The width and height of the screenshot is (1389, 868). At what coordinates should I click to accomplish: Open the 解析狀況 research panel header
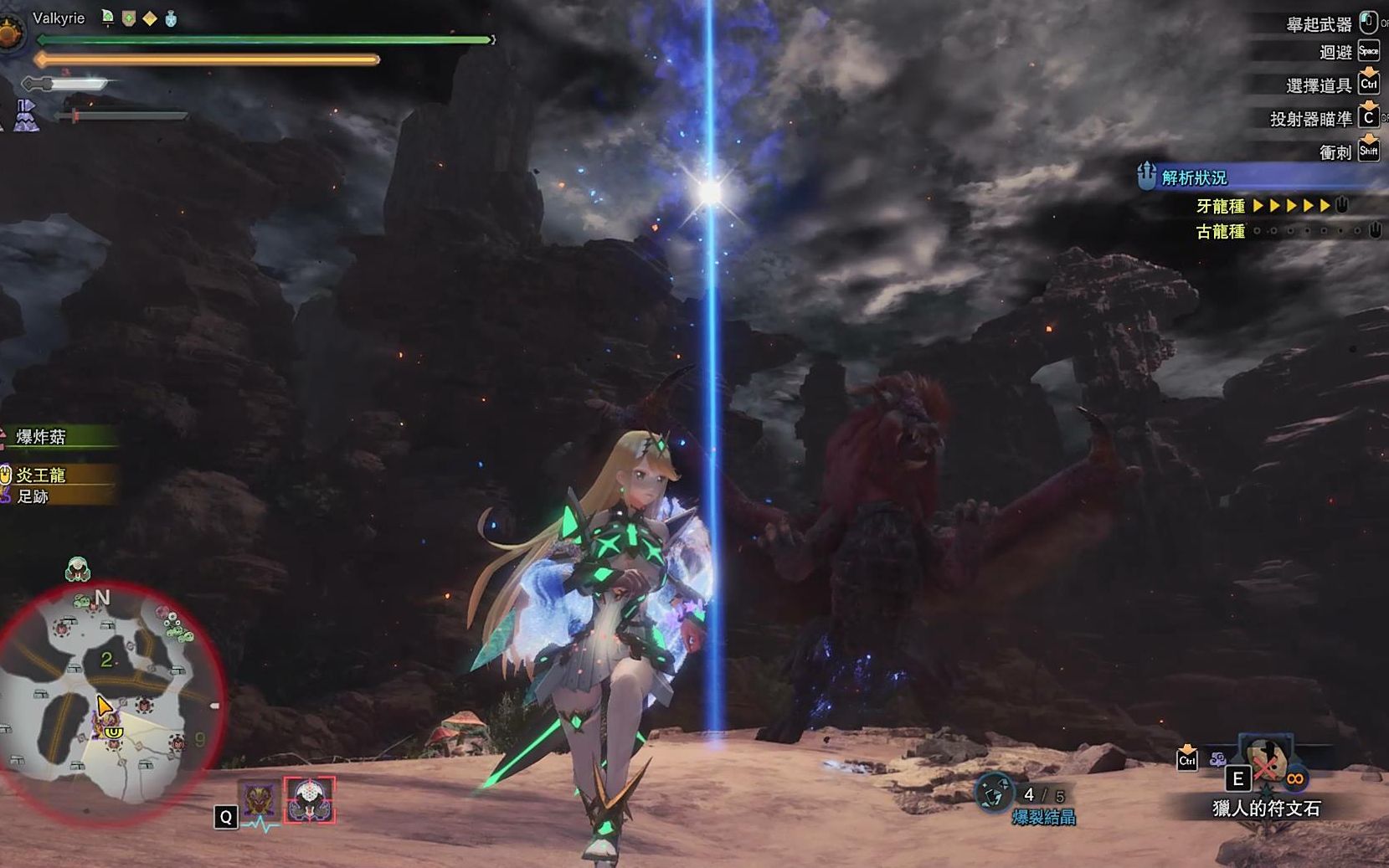point(1195,177)
